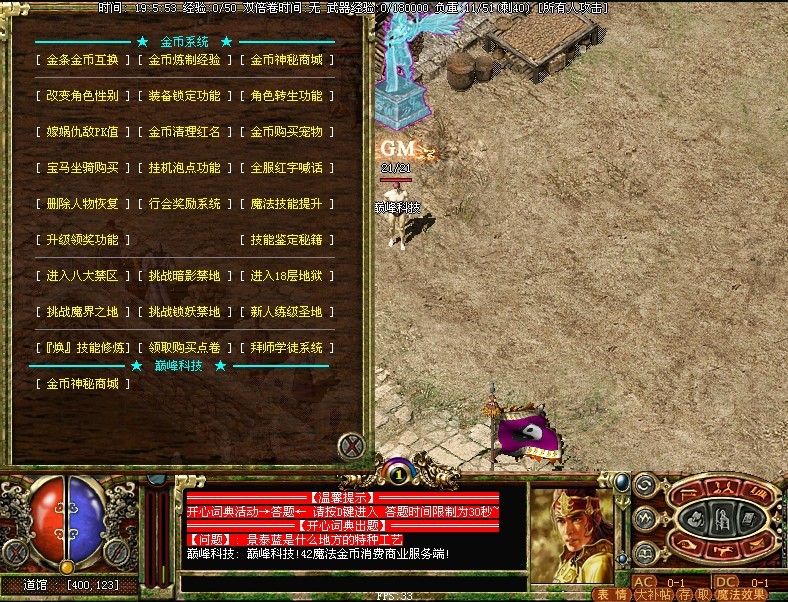Select 角色转生功能 option
Viewport: 788px width, 602px height.
click(286, 96)
